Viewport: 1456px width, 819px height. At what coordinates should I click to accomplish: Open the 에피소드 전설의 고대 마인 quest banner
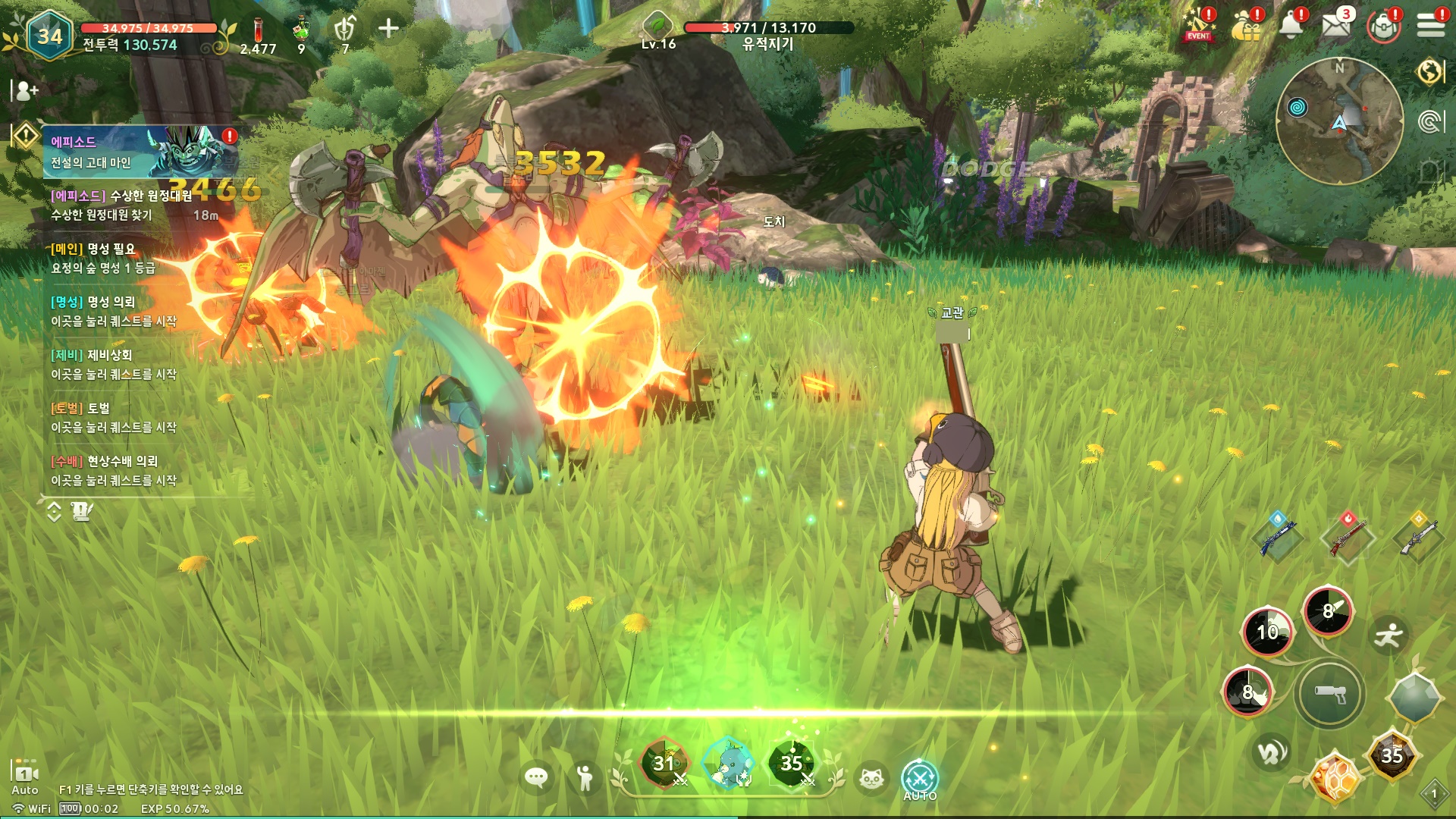(140, 152)
